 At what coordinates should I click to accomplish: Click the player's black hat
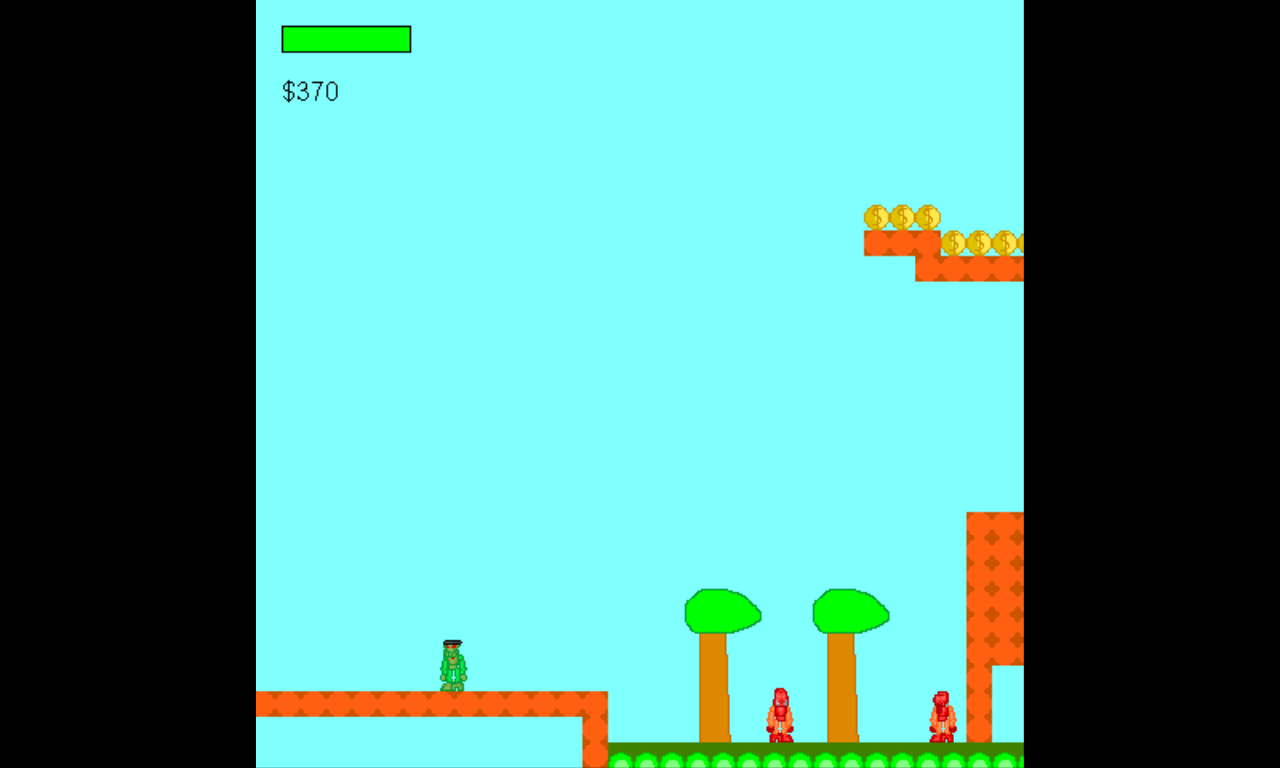455,641
